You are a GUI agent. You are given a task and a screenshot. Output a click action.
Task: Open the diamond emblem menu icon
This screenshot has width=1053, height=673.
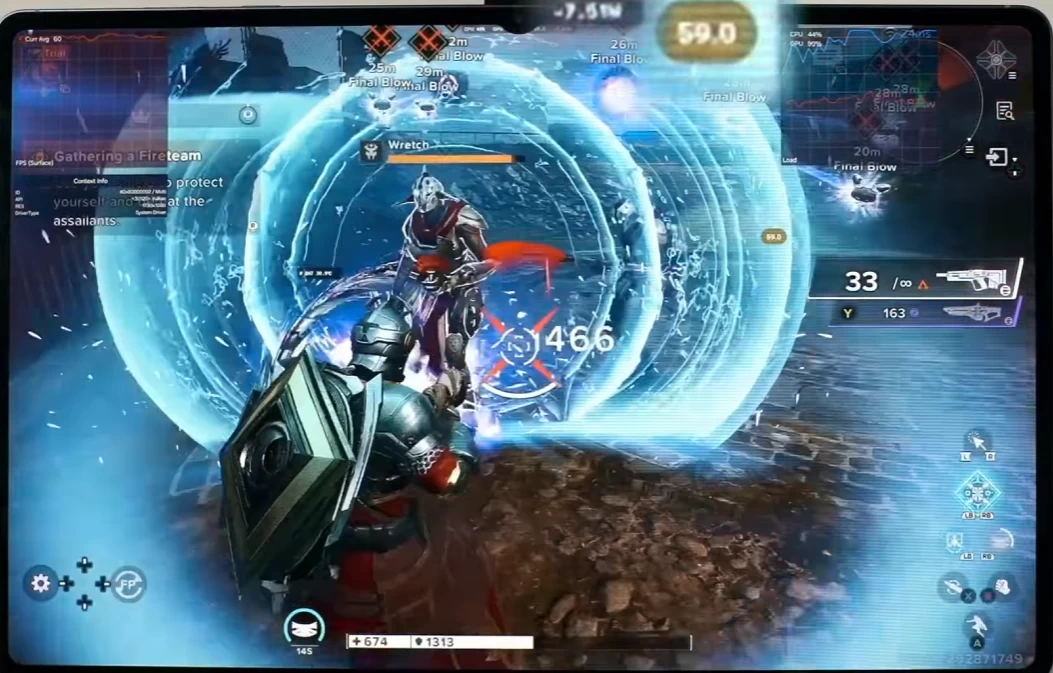click(995, 60)
